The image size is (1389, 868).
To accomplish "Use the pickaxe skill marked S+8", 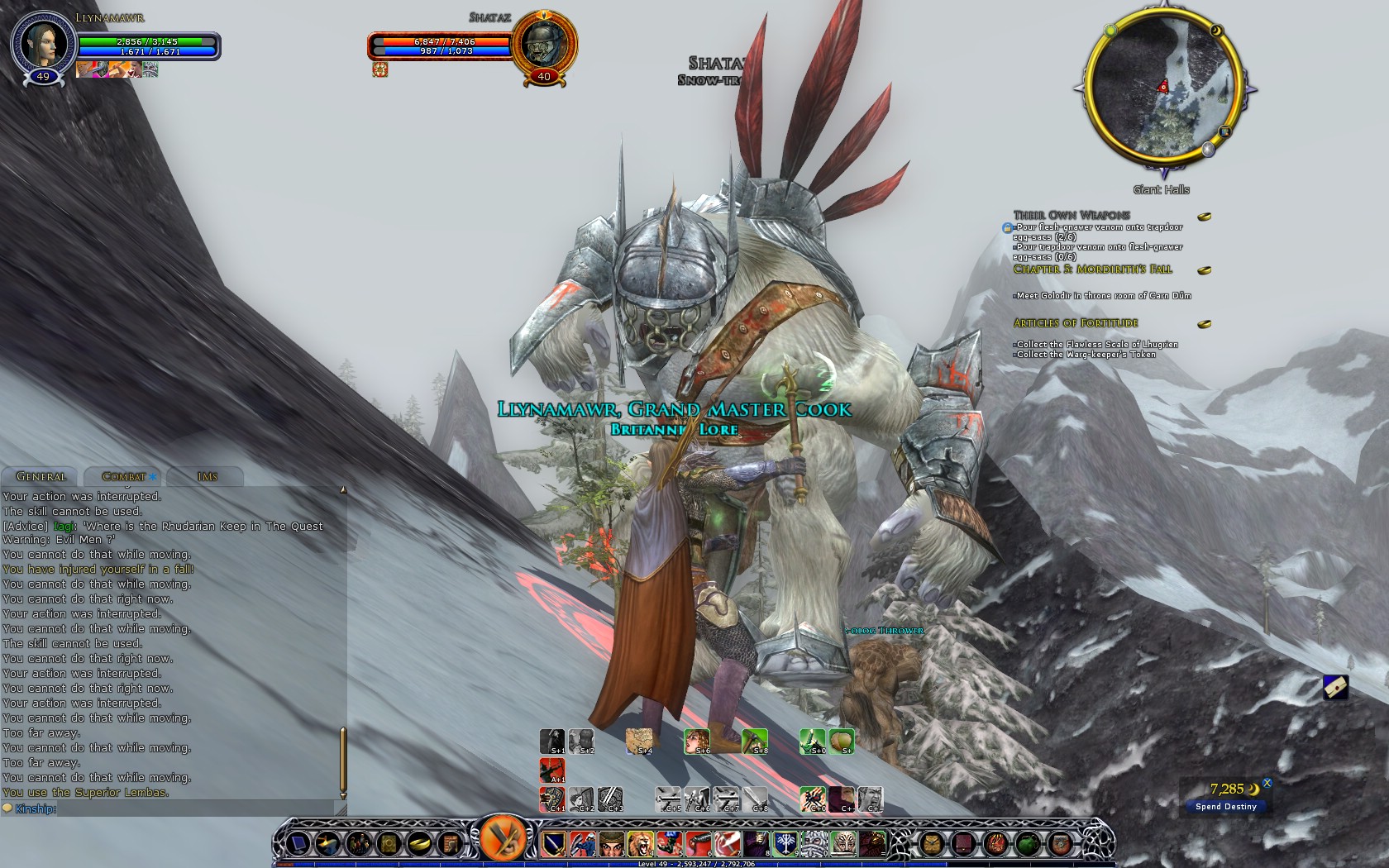I will [x=754, y=741].
